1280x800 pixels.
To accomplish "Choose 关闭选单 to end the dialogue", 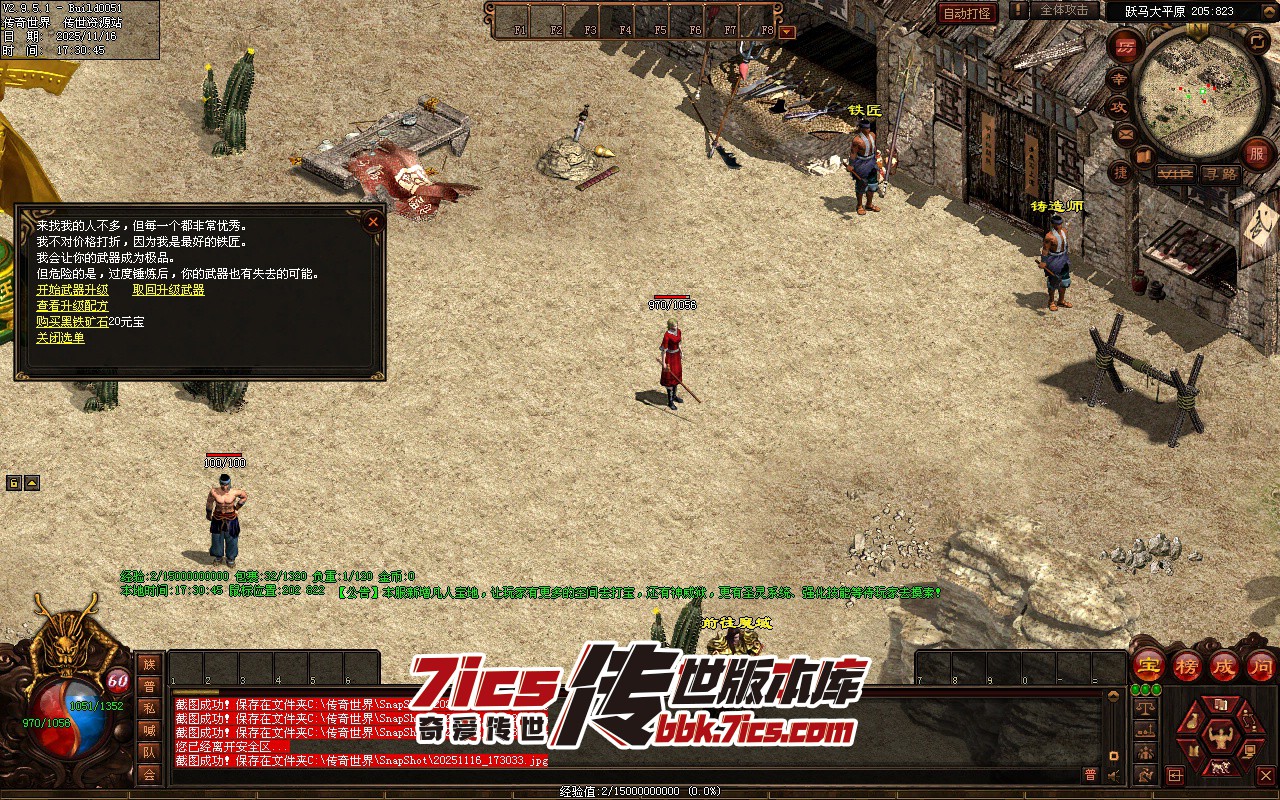I will [60, 338].
